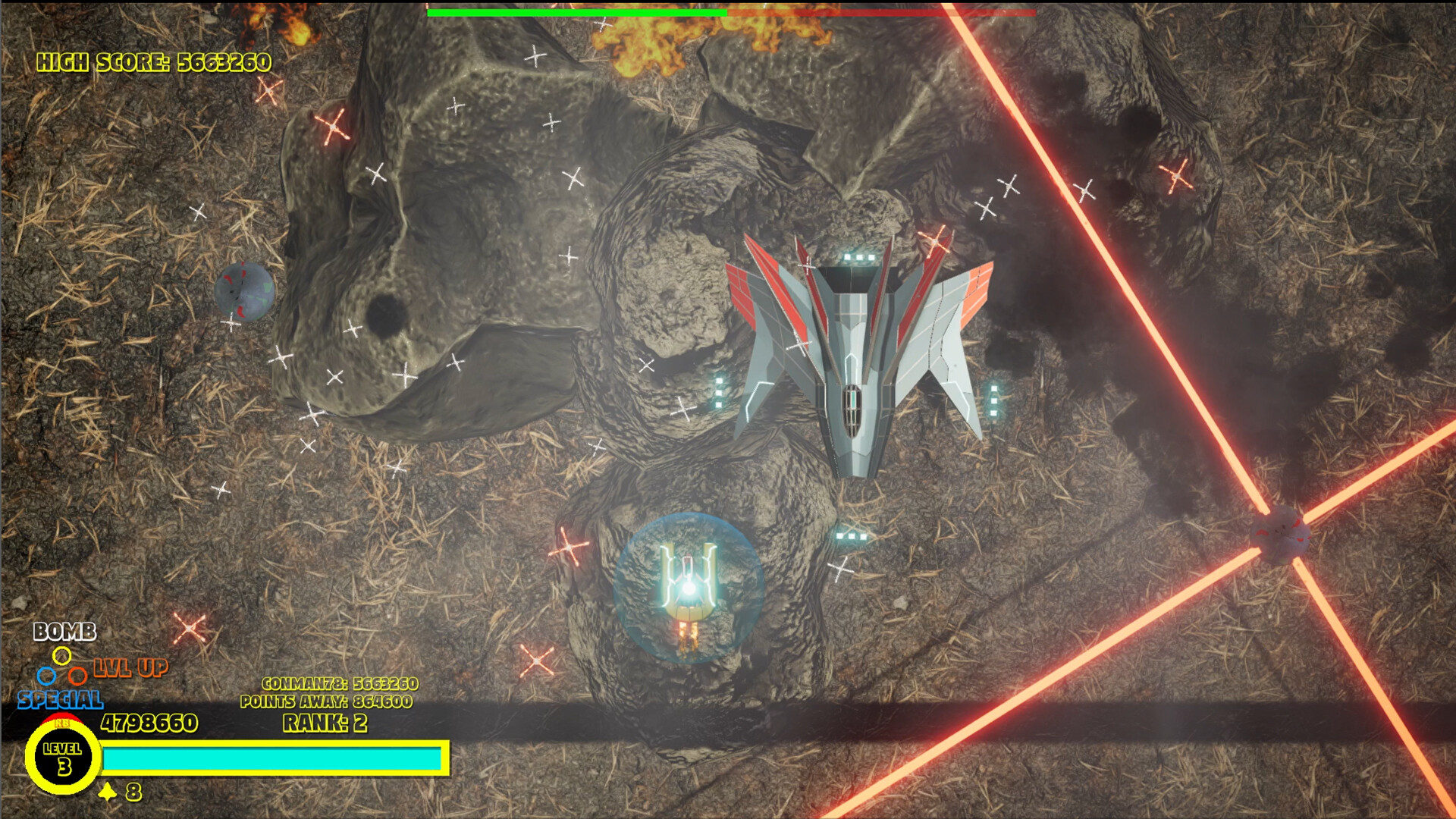Click the yellow star power-up icon
Image resolution: width=1456 pixels, height=819 pixels.
click(107, 792)
